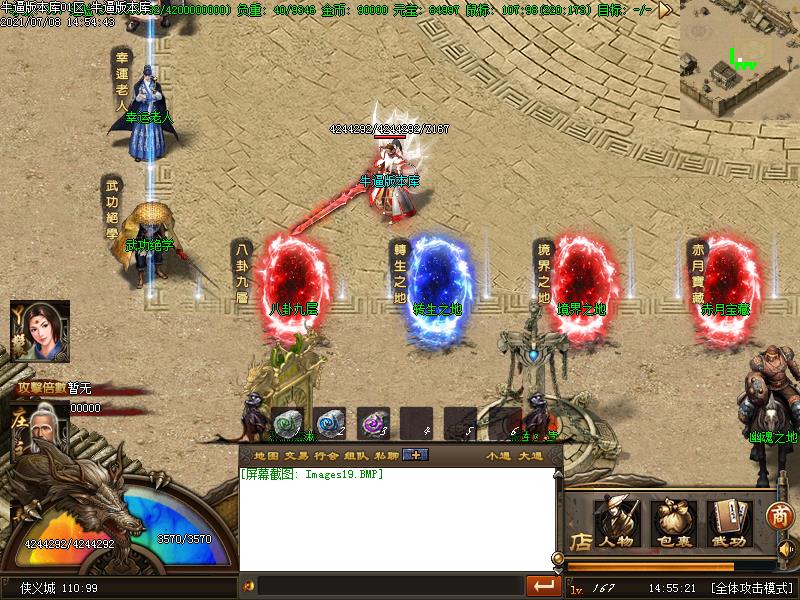Select the blue spiral stone in slot 2
Viewport: 800px width, 600px height.
pyautogui.click(x=329, y=423)
